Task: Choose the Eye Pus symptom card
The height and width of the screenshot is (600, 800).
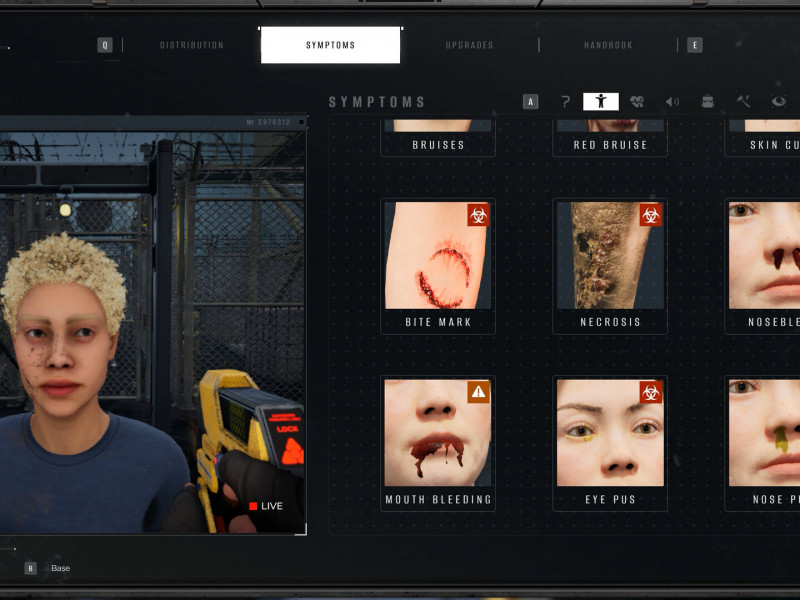Action: tap(610, 443)
